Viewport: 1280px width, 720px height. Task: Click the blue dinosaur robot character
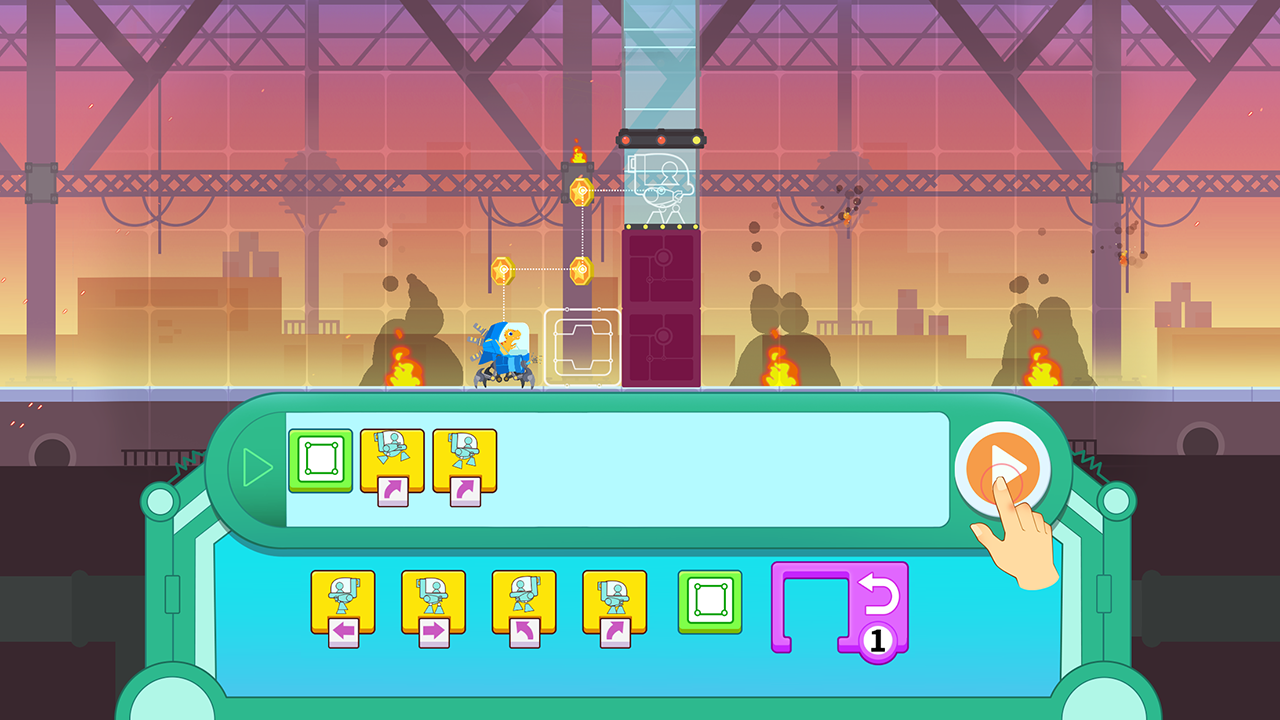point(505,350)
